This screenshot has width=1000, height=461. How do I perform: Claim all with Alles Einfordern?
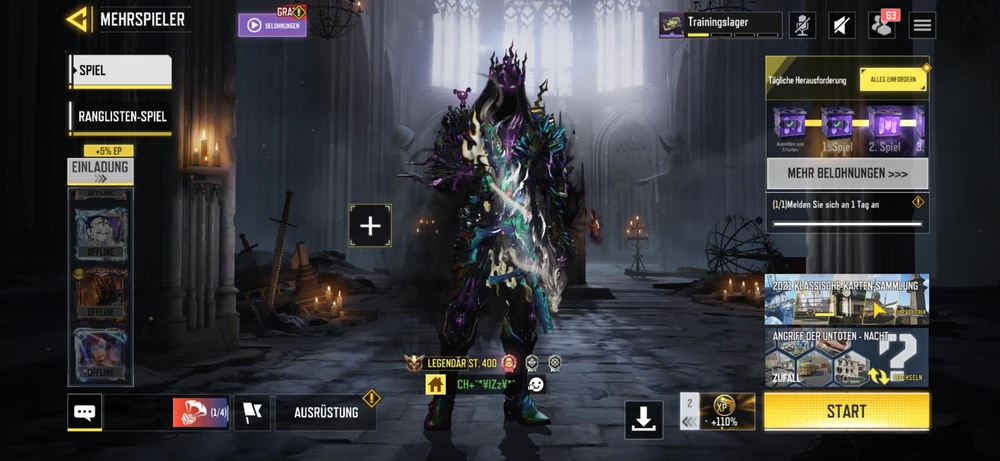coord(893,80)
